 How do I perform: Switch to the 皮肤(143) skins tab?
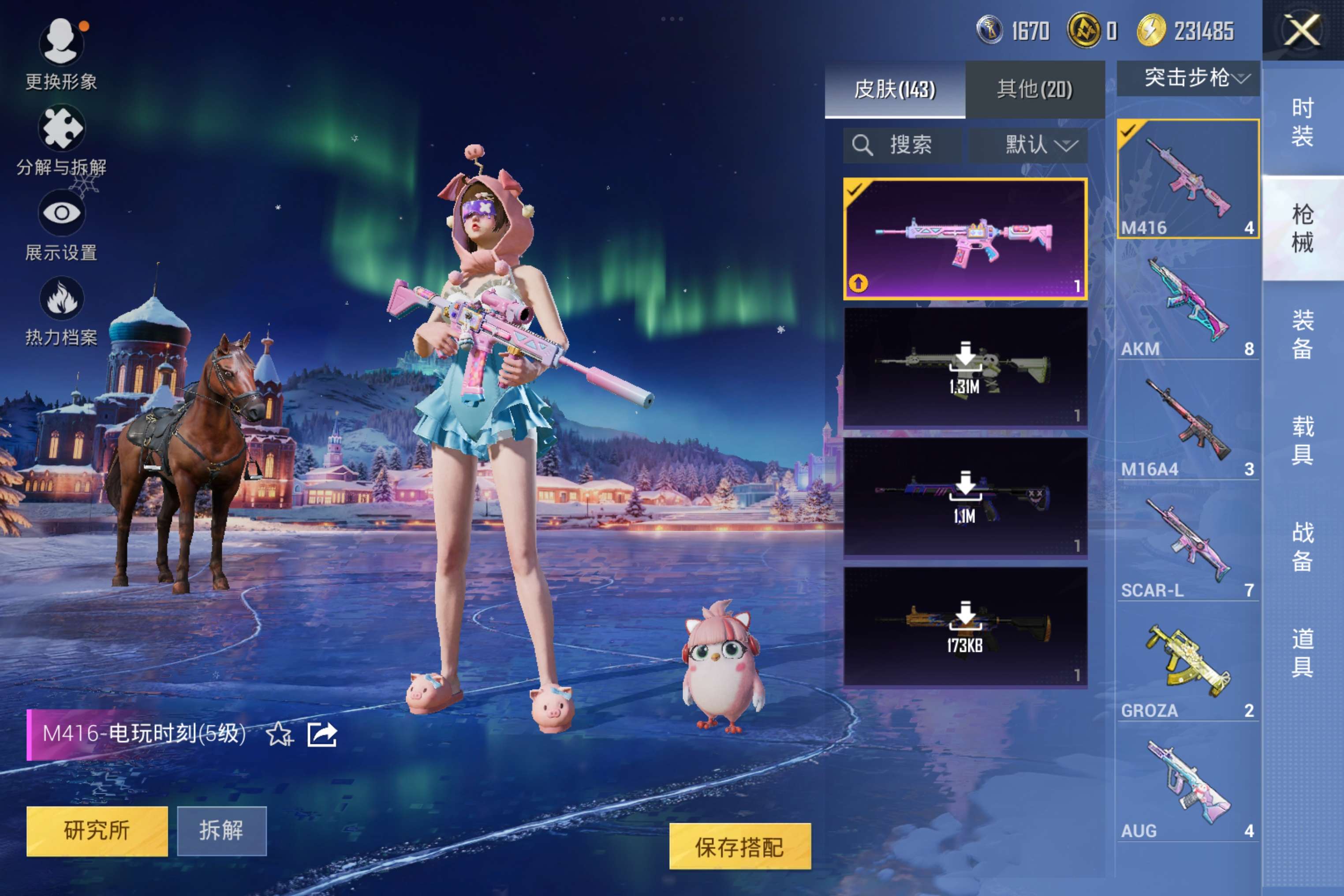point(894,90)
